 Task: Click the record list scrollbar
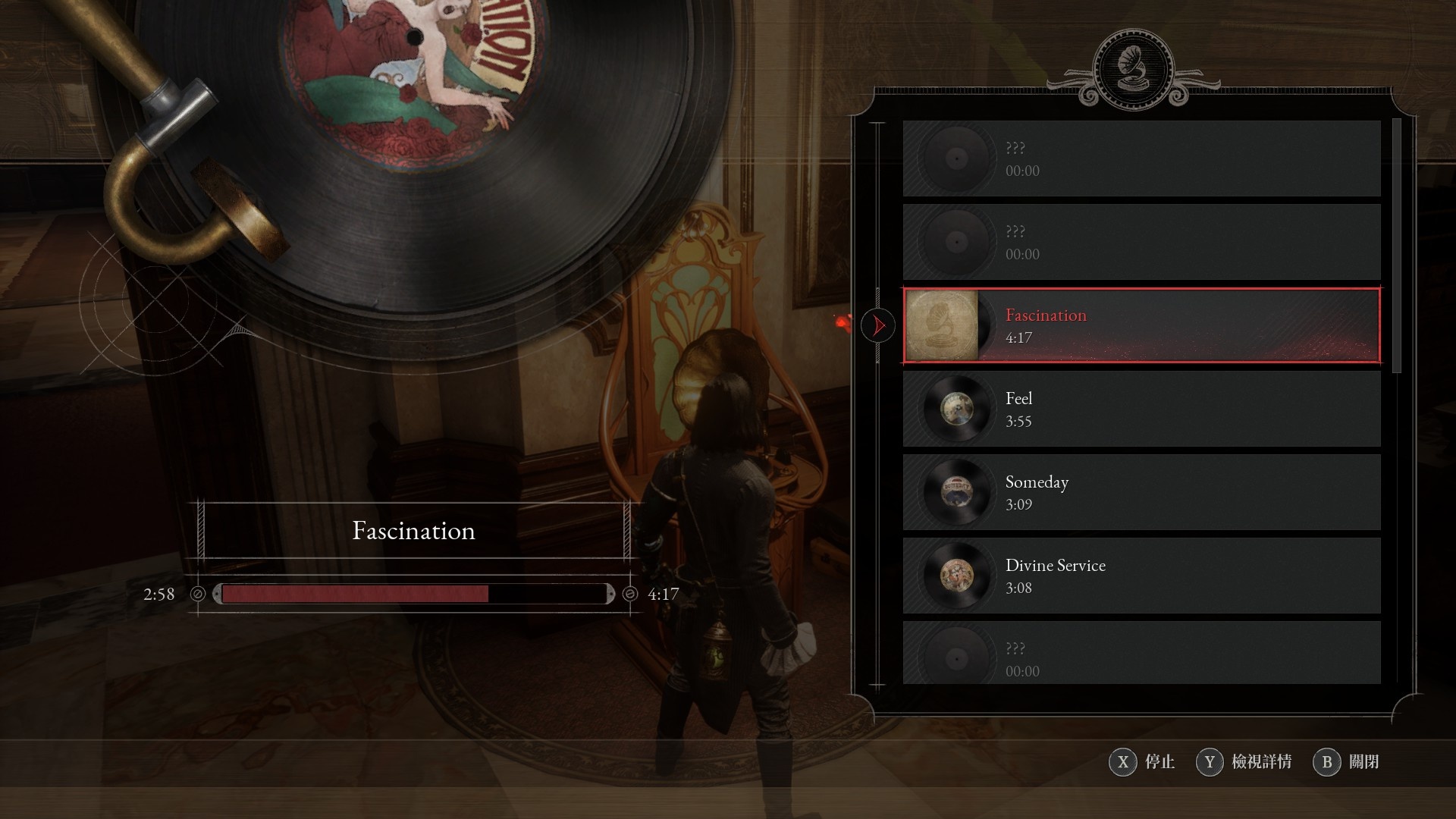click(x=1397, y=246)
